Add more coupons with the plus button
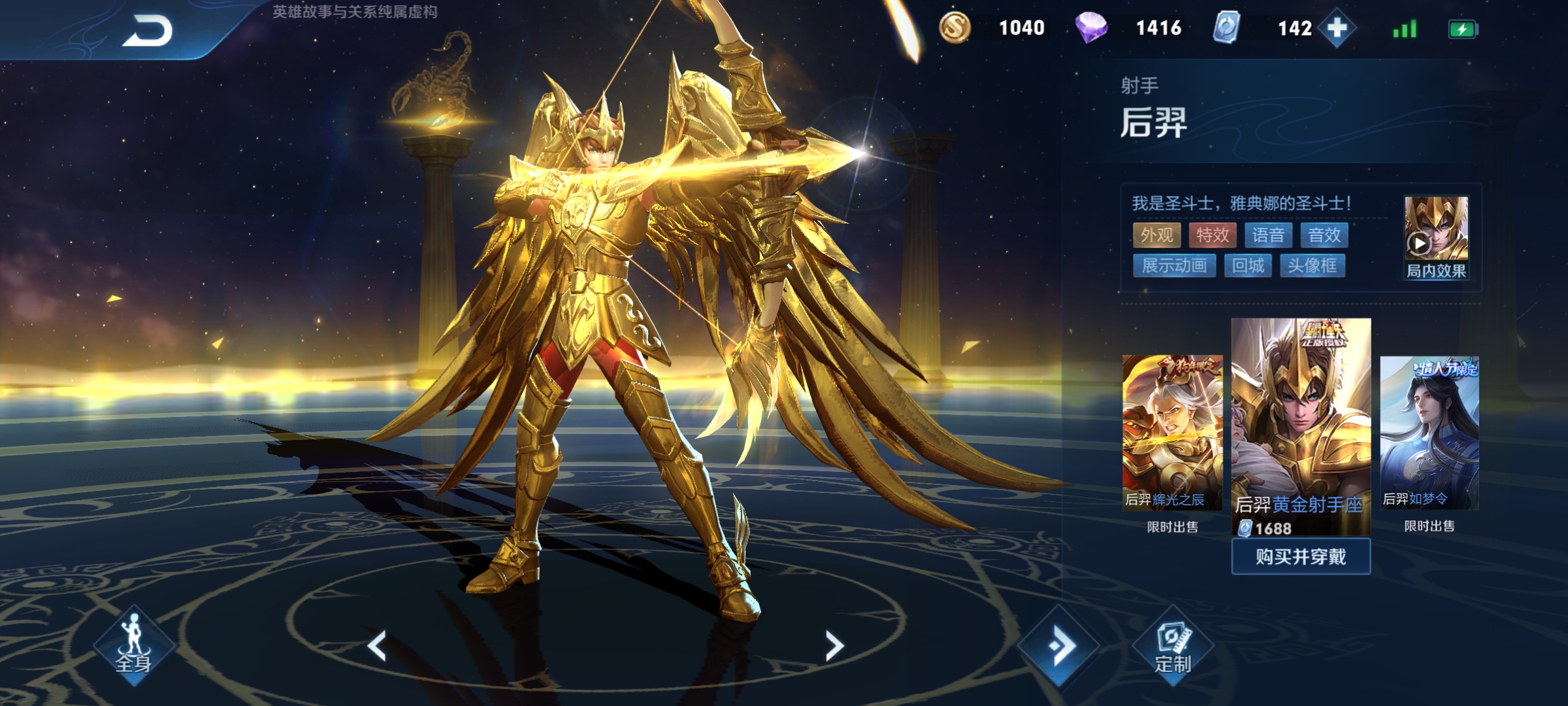 (1337, 28)
